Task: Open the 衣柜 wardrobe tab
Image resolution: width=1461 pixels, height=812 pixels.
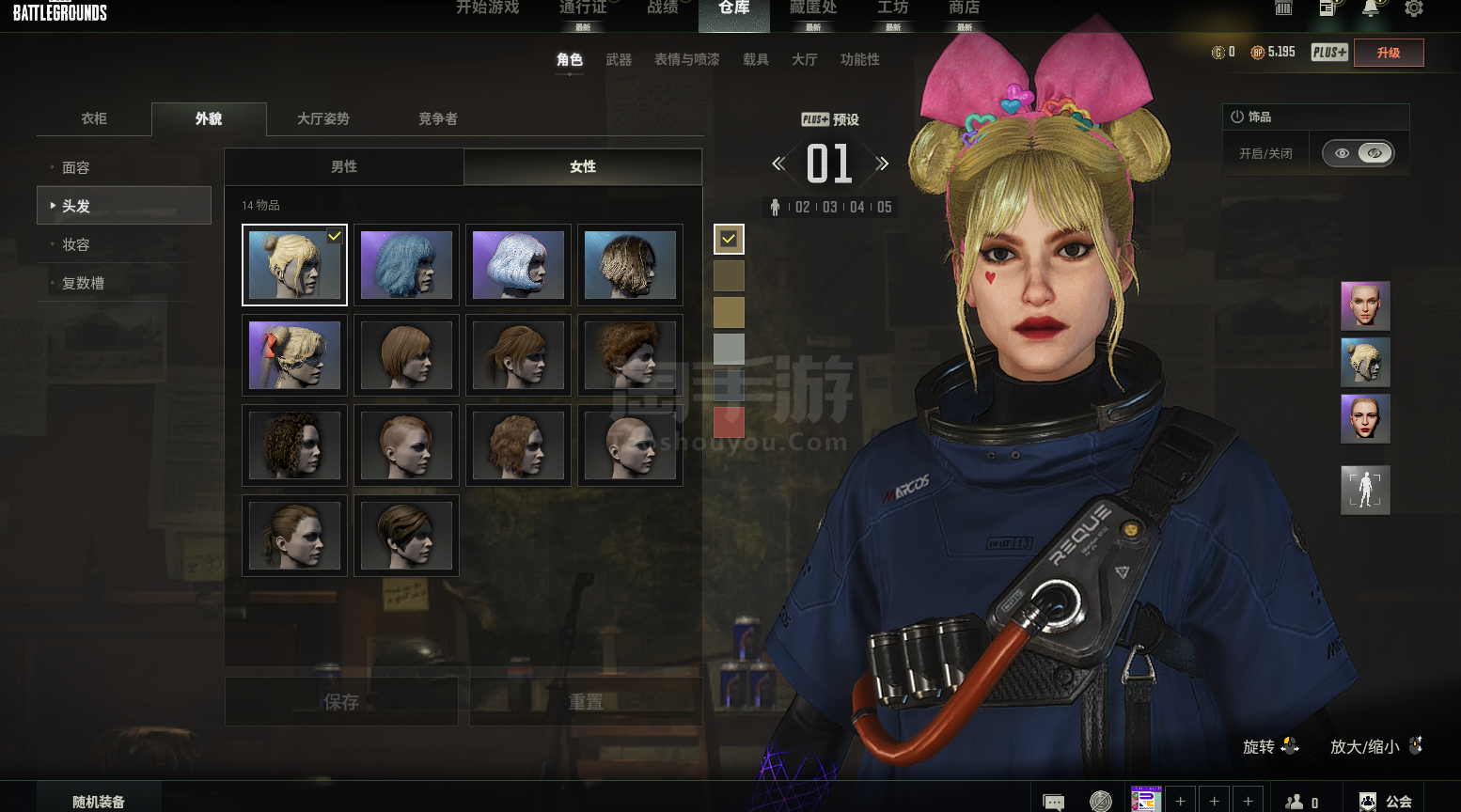Action: (x=94, y=118)
